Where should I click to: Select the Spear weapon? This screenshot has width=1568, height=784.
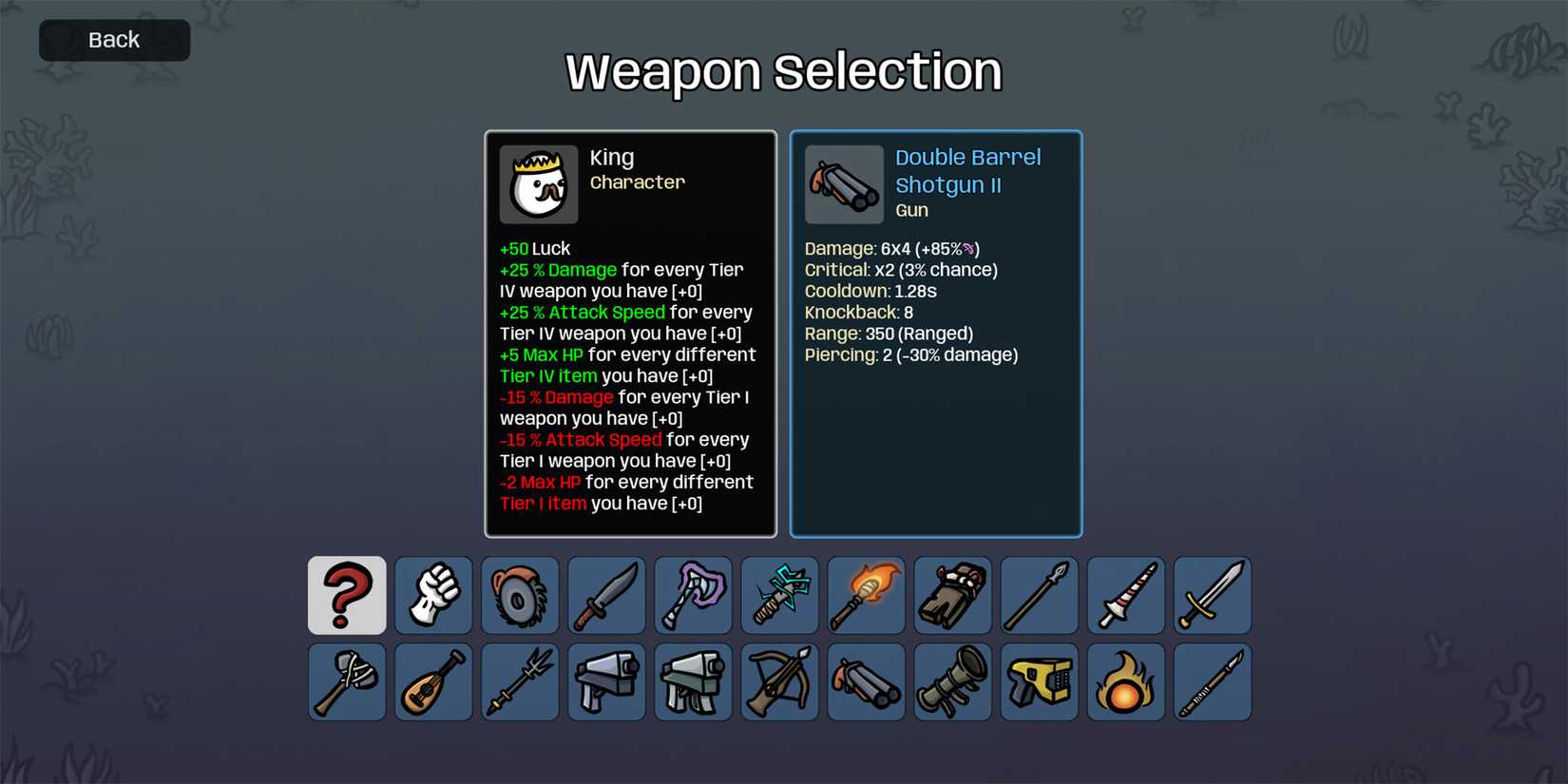tap(1038, 596)
